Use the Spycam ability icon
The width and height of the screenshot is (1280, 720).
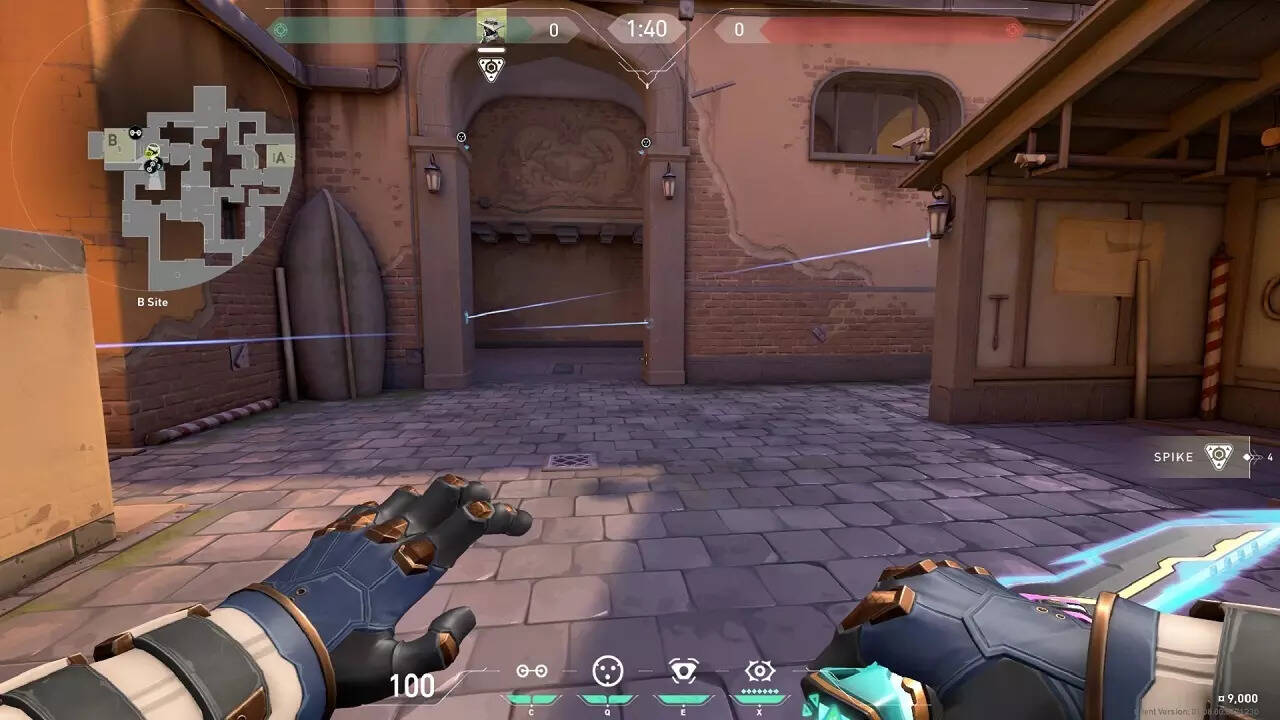(x=684, y=670)
